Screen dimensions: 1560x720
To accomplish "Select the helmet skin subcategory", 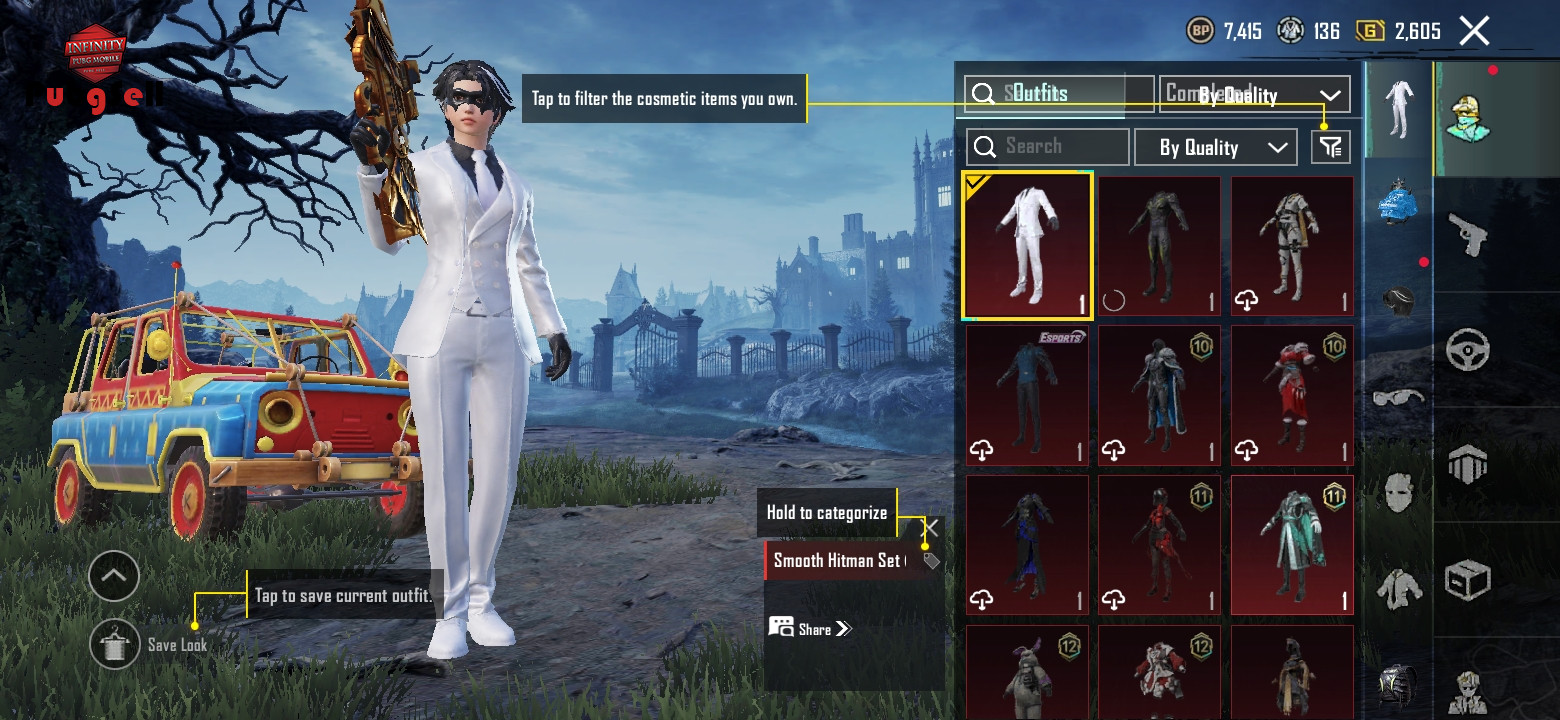I will [x=1398, y=300].
